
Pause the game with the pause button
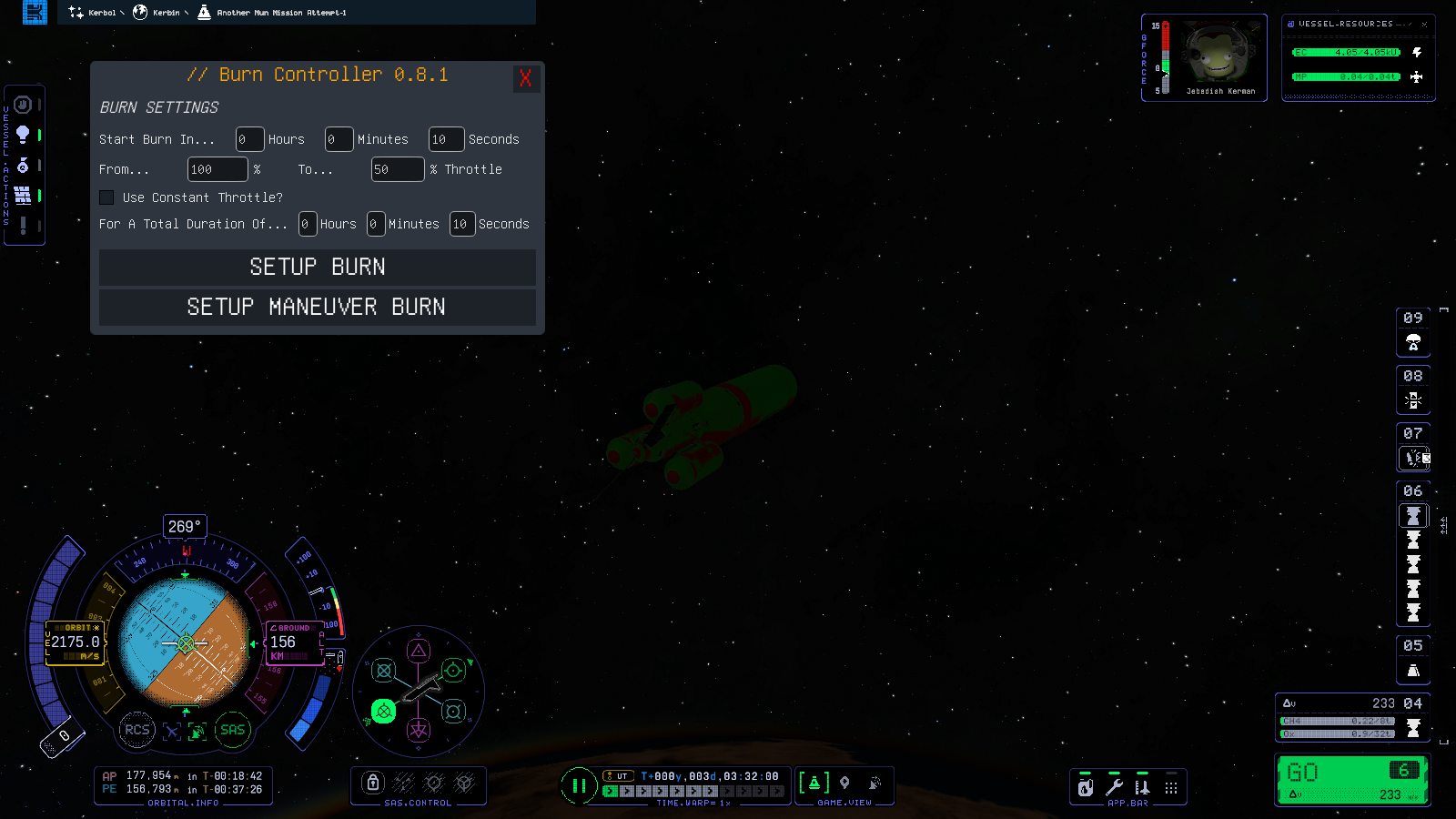point(579,785)
